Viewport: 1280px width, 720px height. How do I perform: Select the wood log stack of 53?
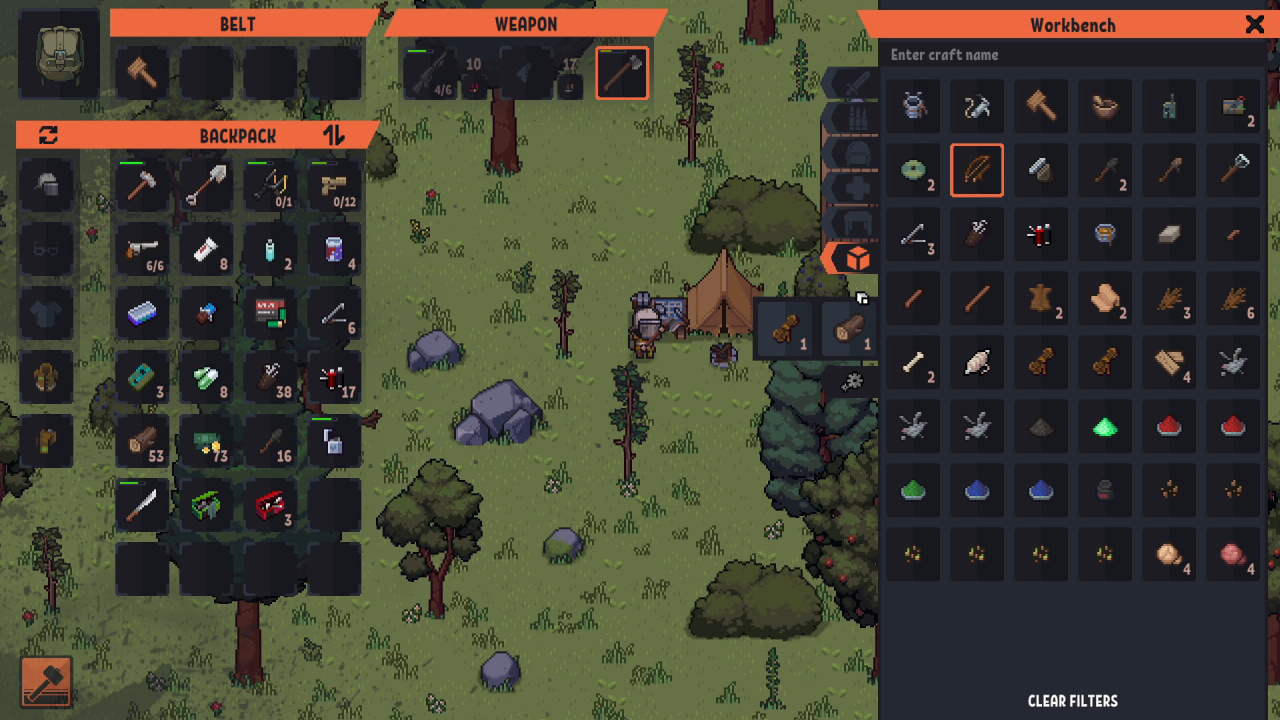coord(142,442)
